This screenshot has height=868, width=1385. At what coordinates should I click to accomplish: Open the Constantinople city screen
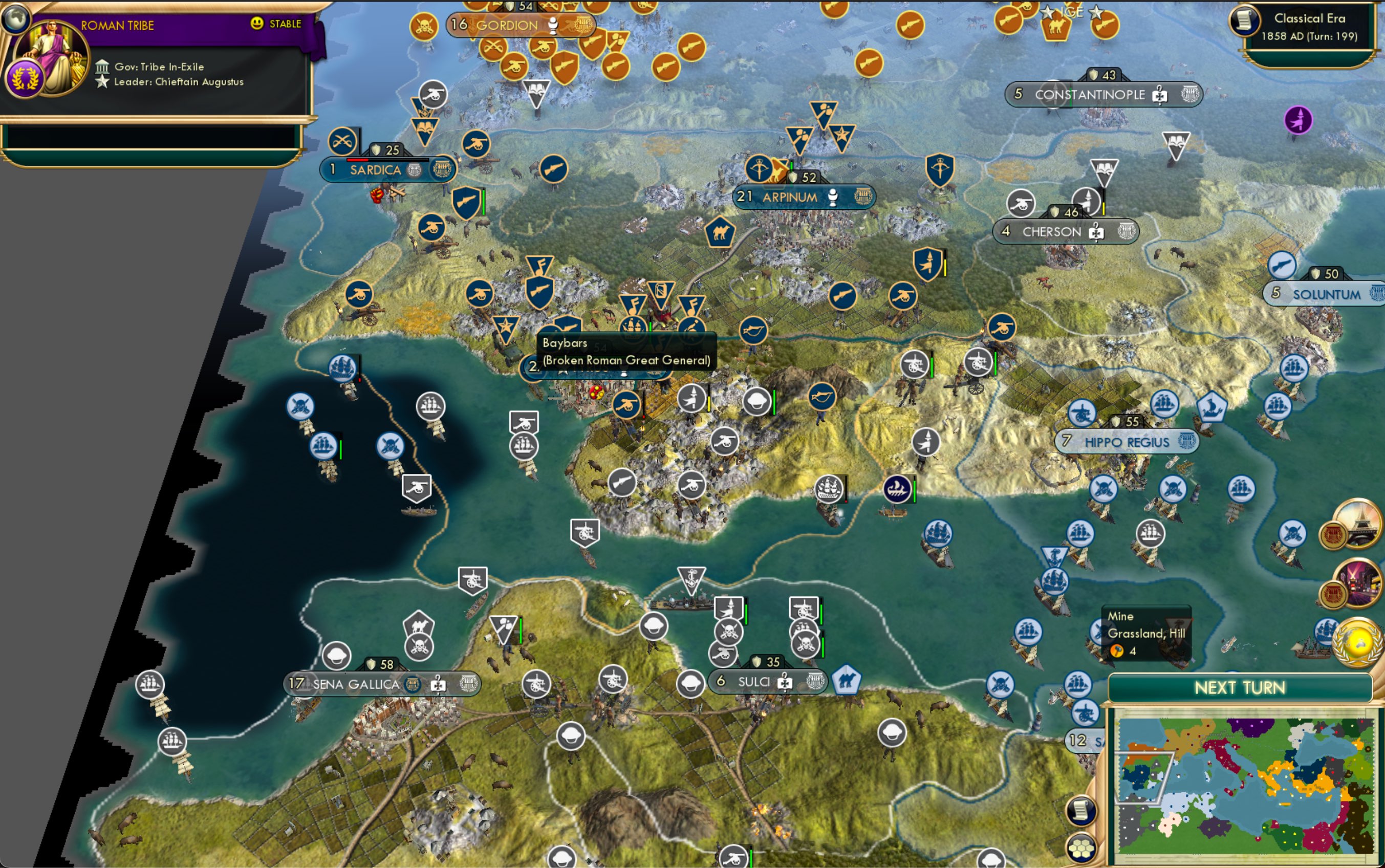pyautogui.click(x=1089, y=94)
